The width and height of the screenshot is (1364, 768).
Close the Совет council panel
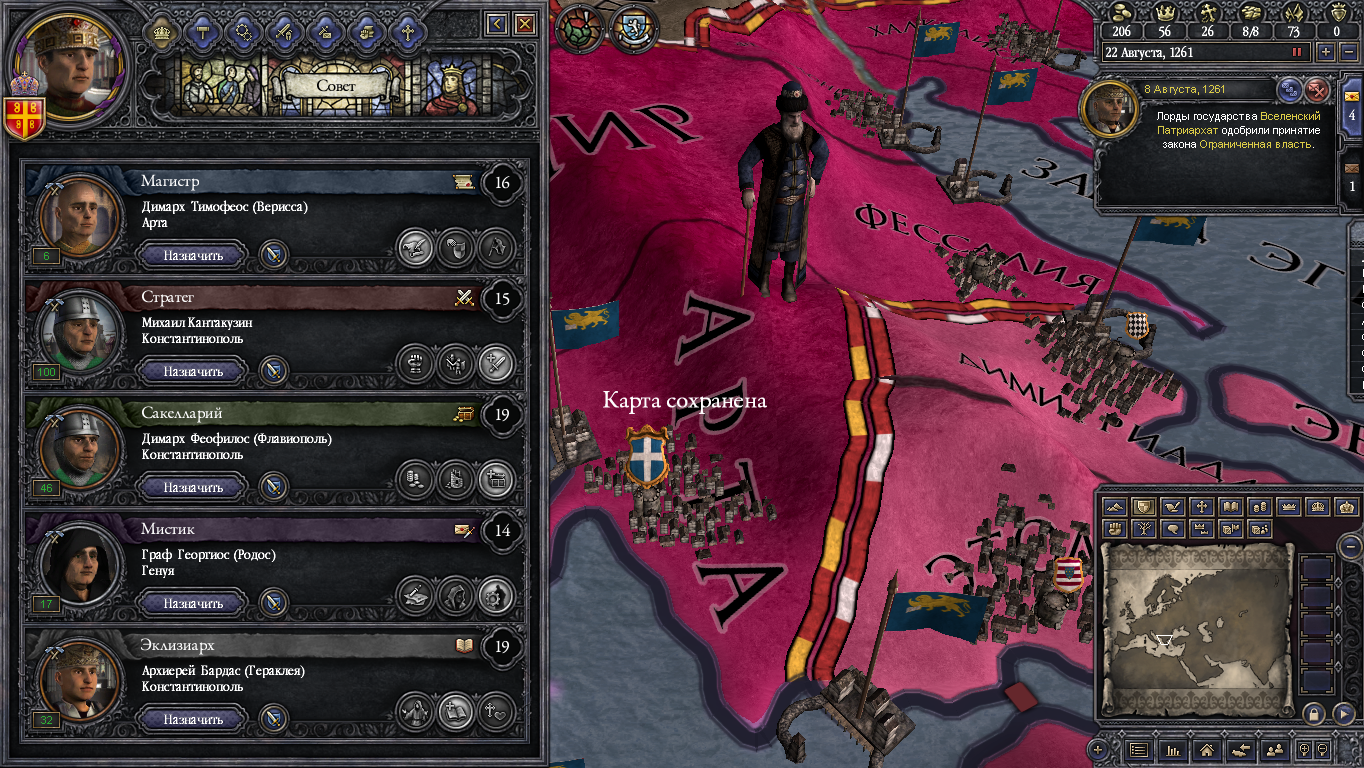tap(525, 24)
